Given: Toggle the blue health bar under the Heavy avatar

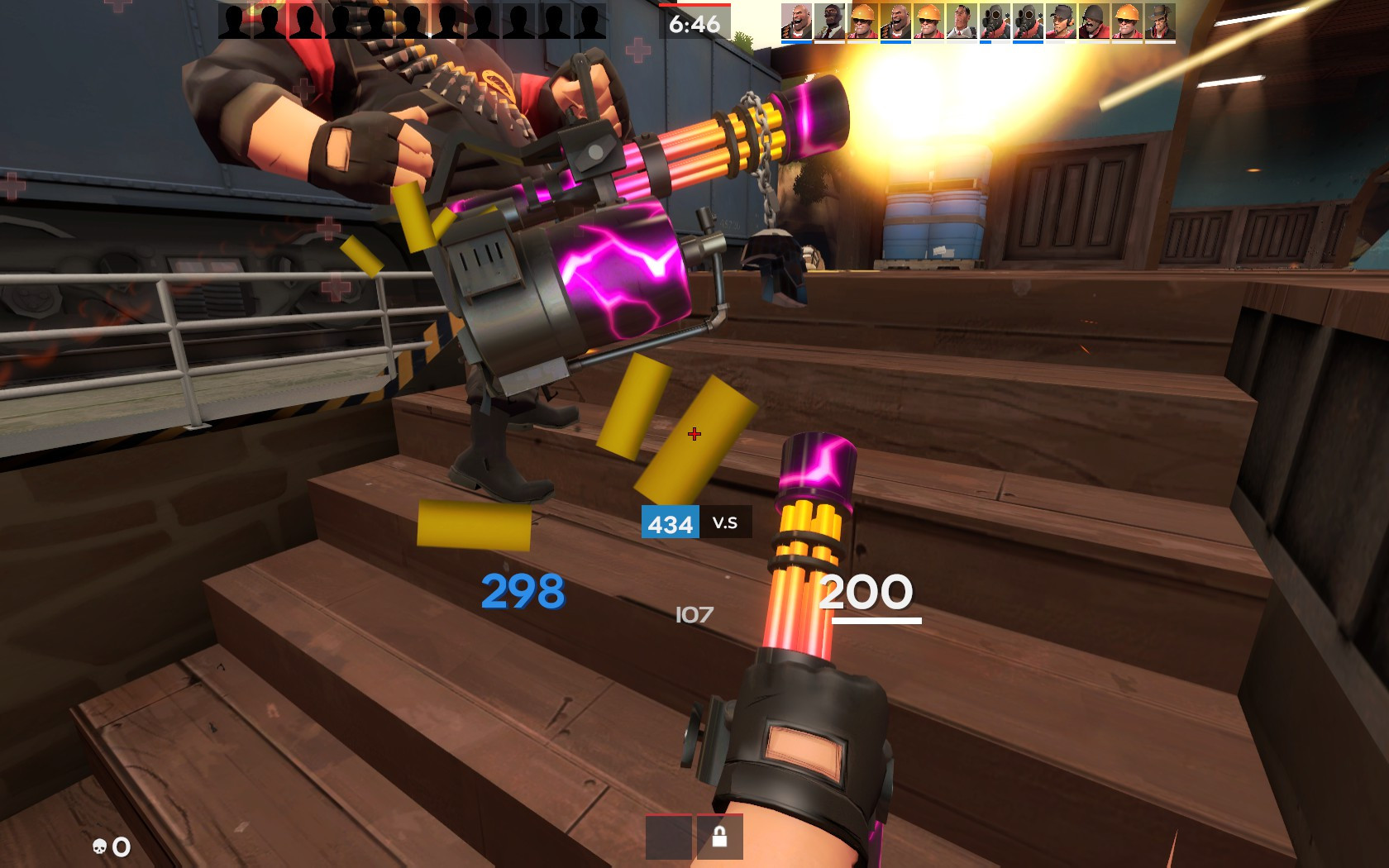Looking at the screenshot, I should pos(796,41).
